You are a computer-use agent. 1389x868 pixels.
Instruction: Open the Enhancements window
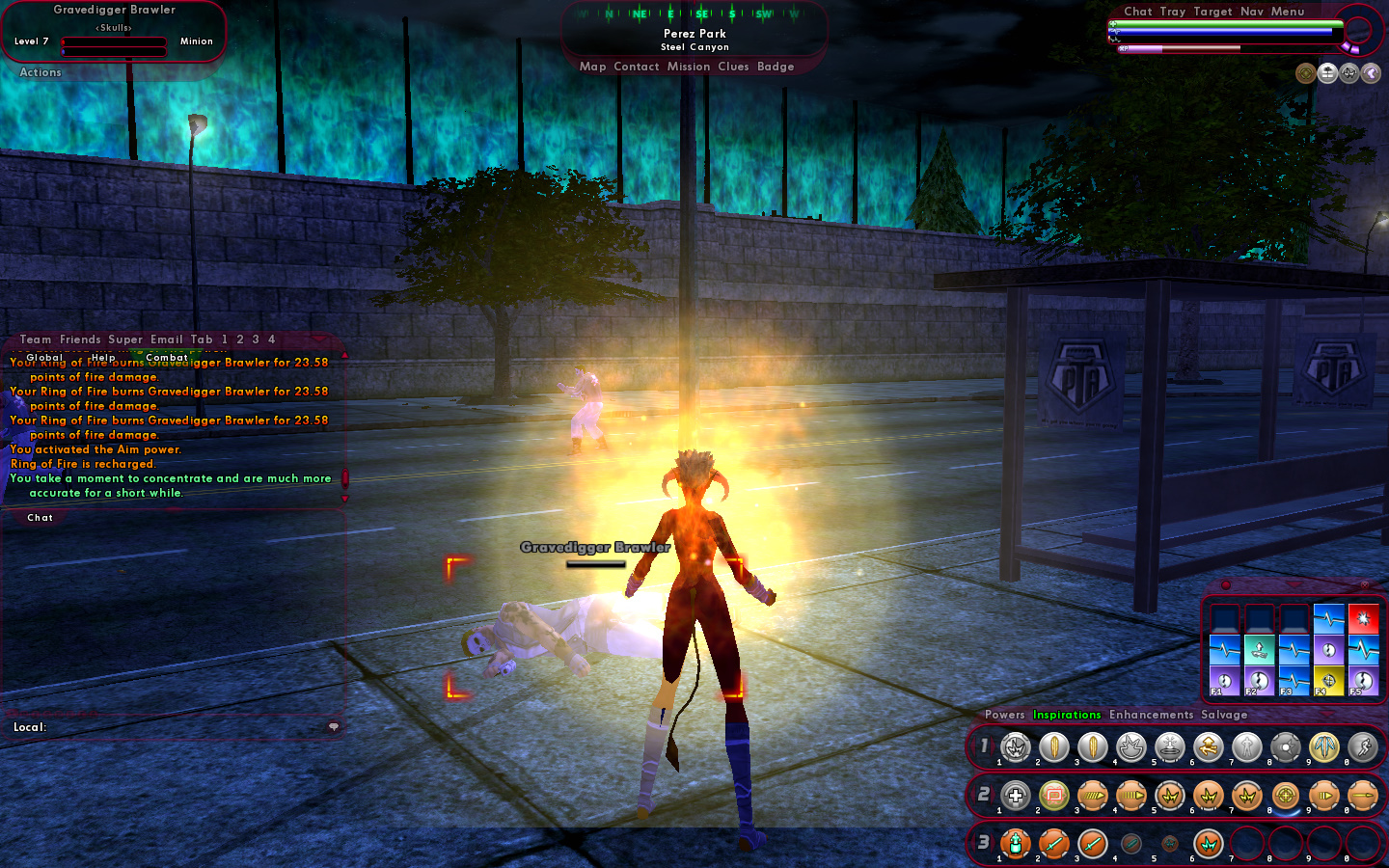pos(1151,715)
